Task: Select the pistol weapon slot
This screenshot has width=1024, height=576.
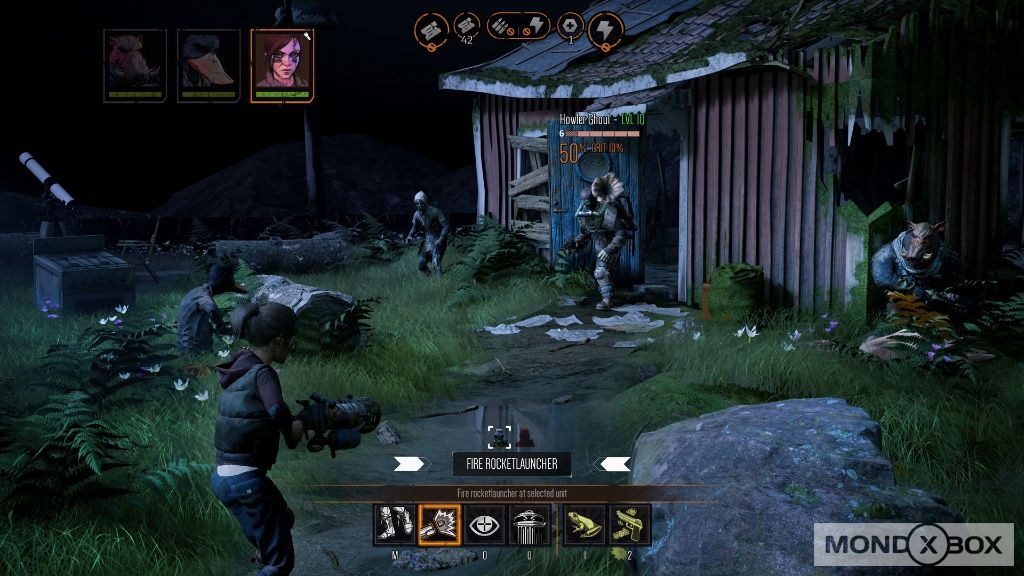Action: pyautogui.click(x=630, y=524)
